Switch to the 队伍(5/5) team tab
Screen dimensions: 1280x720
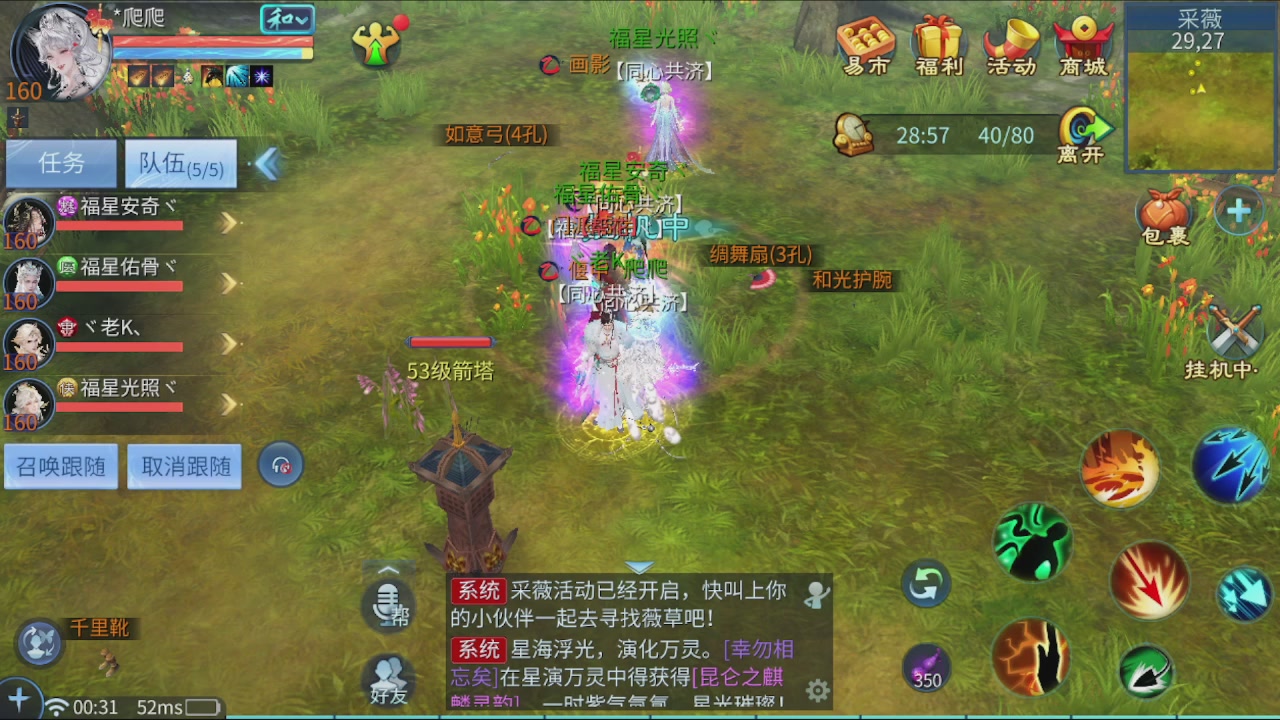point(180,163)
